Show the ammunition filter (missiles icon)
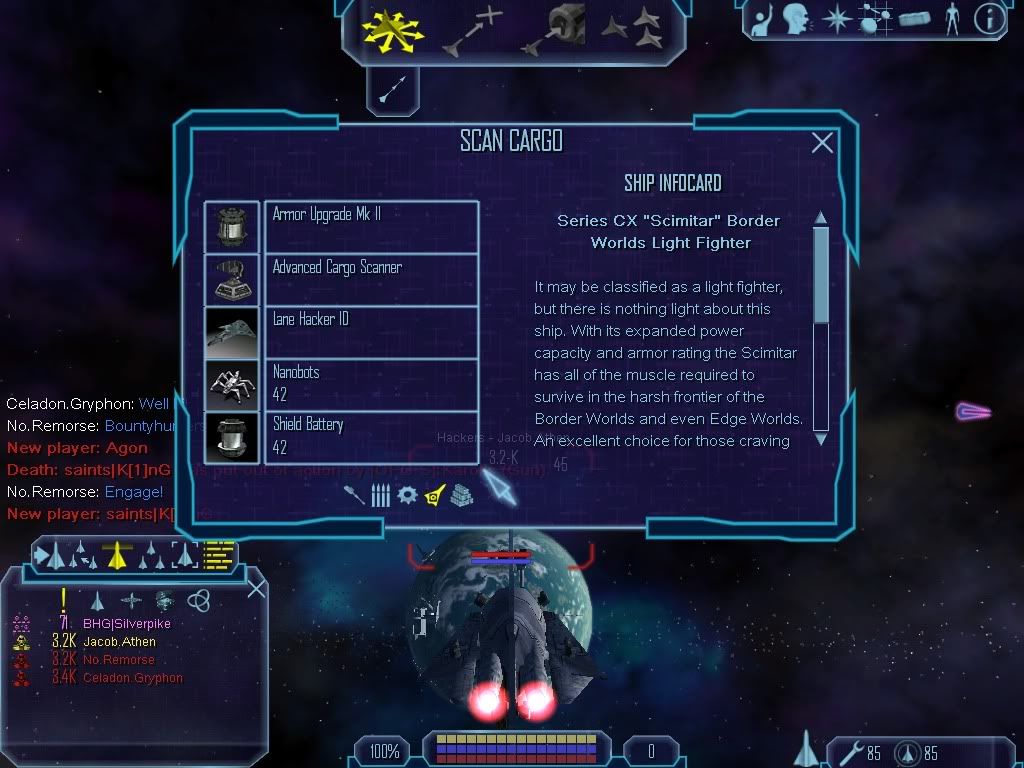The image size is (1024, 768). click(380, 495)
